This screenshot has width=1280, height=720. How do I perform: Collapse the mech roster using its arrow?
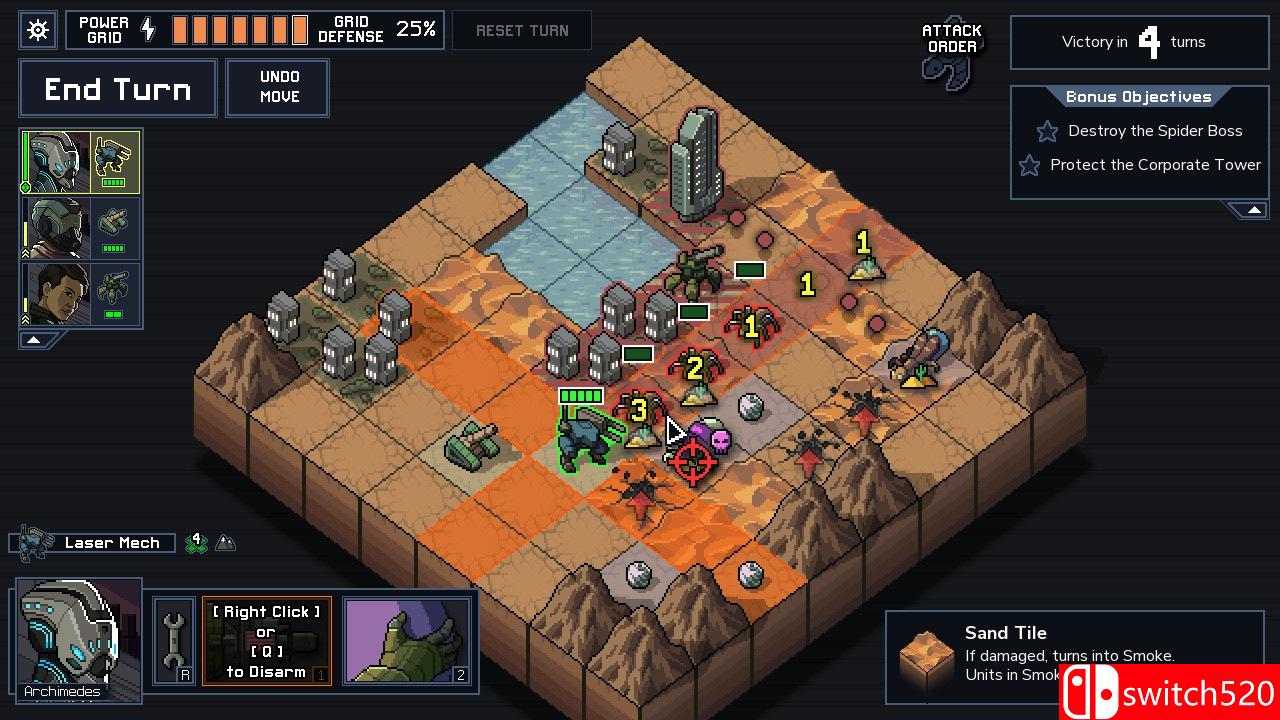click(x=34, y=340)
